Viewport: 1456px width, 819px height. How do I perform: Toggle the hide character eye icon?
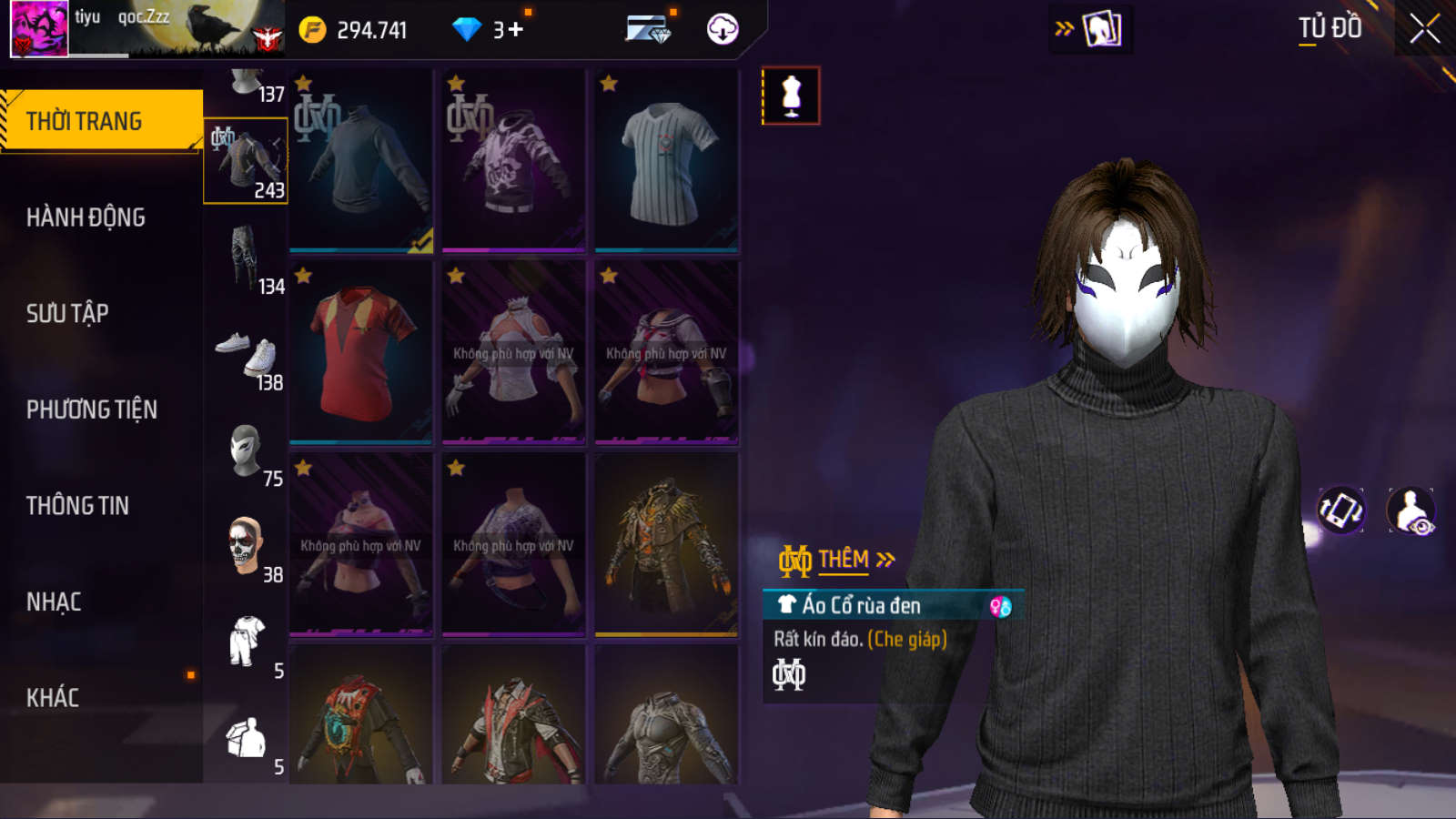click(x=1410, y=511)
